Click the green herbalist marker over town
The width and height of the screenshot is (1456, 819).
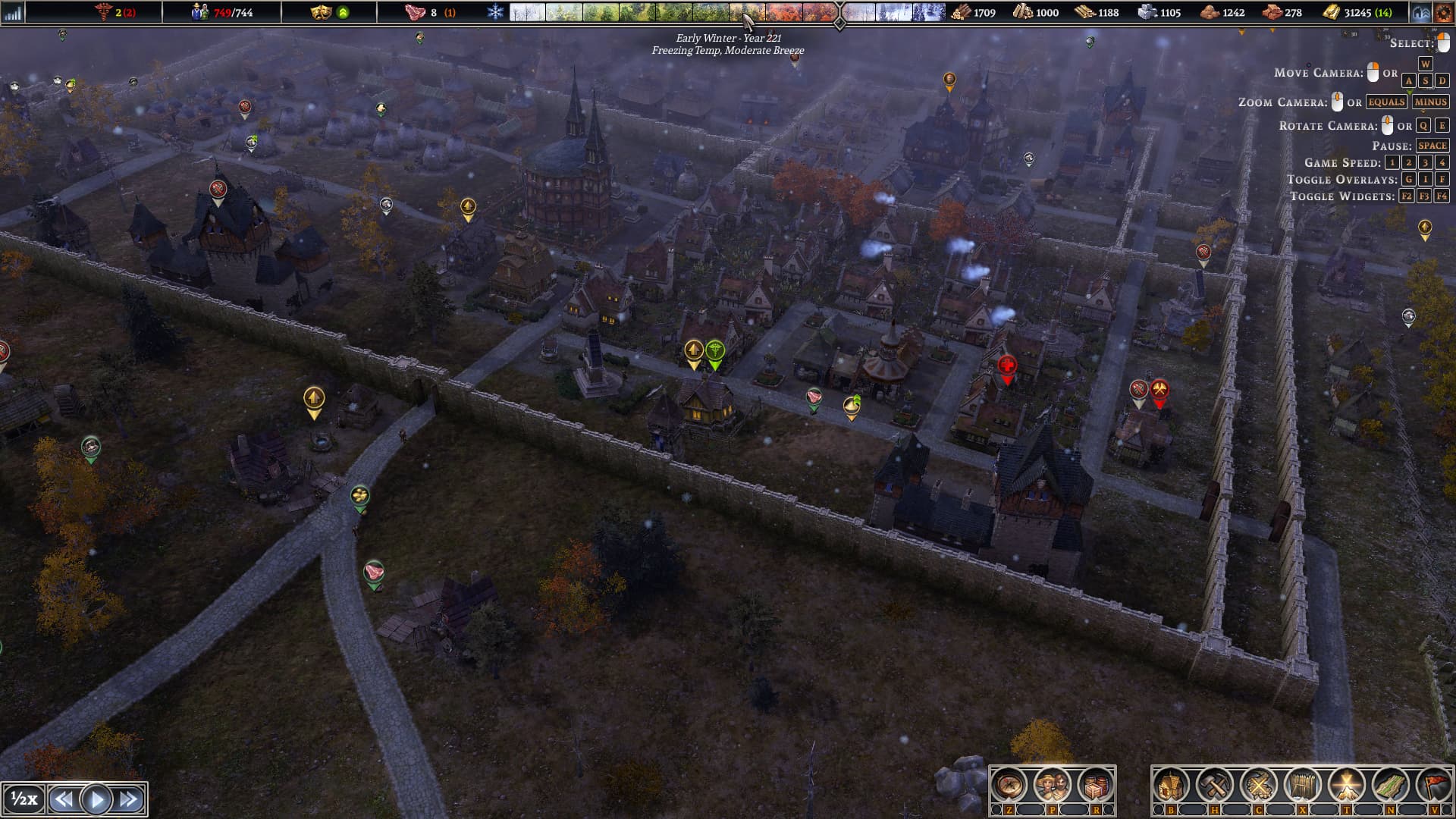point(714,351)
